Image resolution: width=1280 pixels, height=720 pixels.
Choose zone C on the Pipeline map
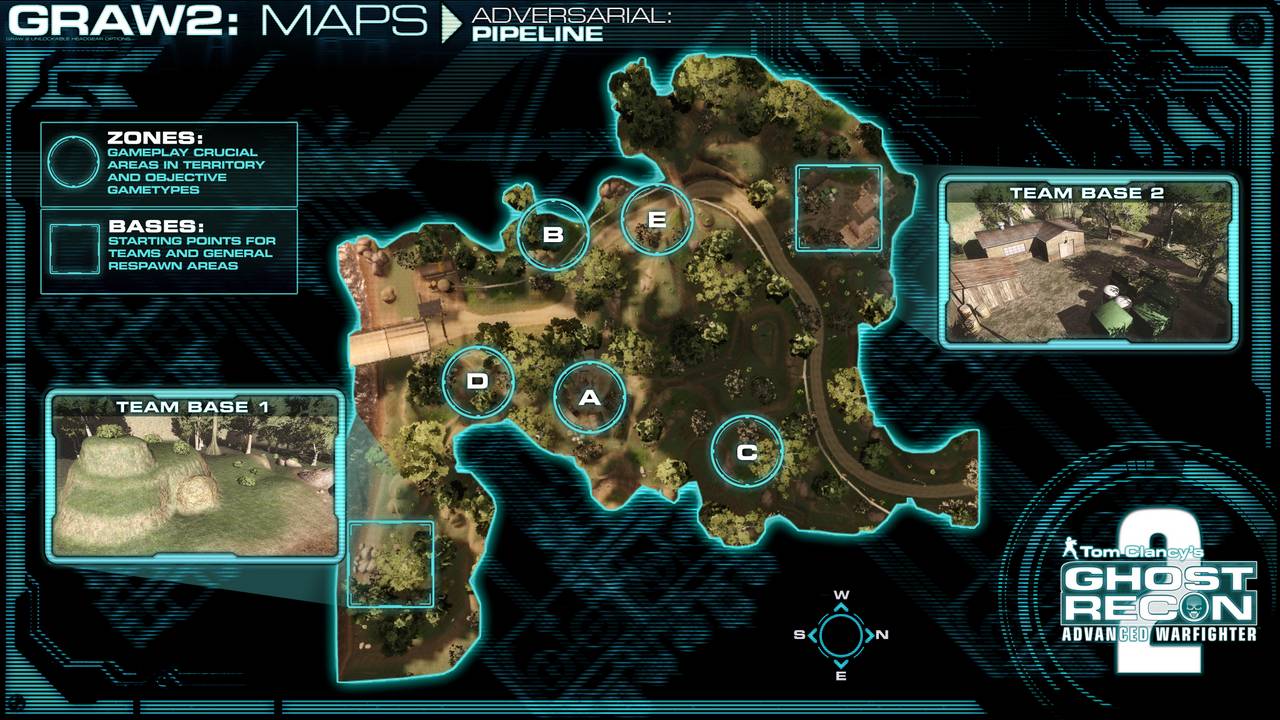[747, 452]
